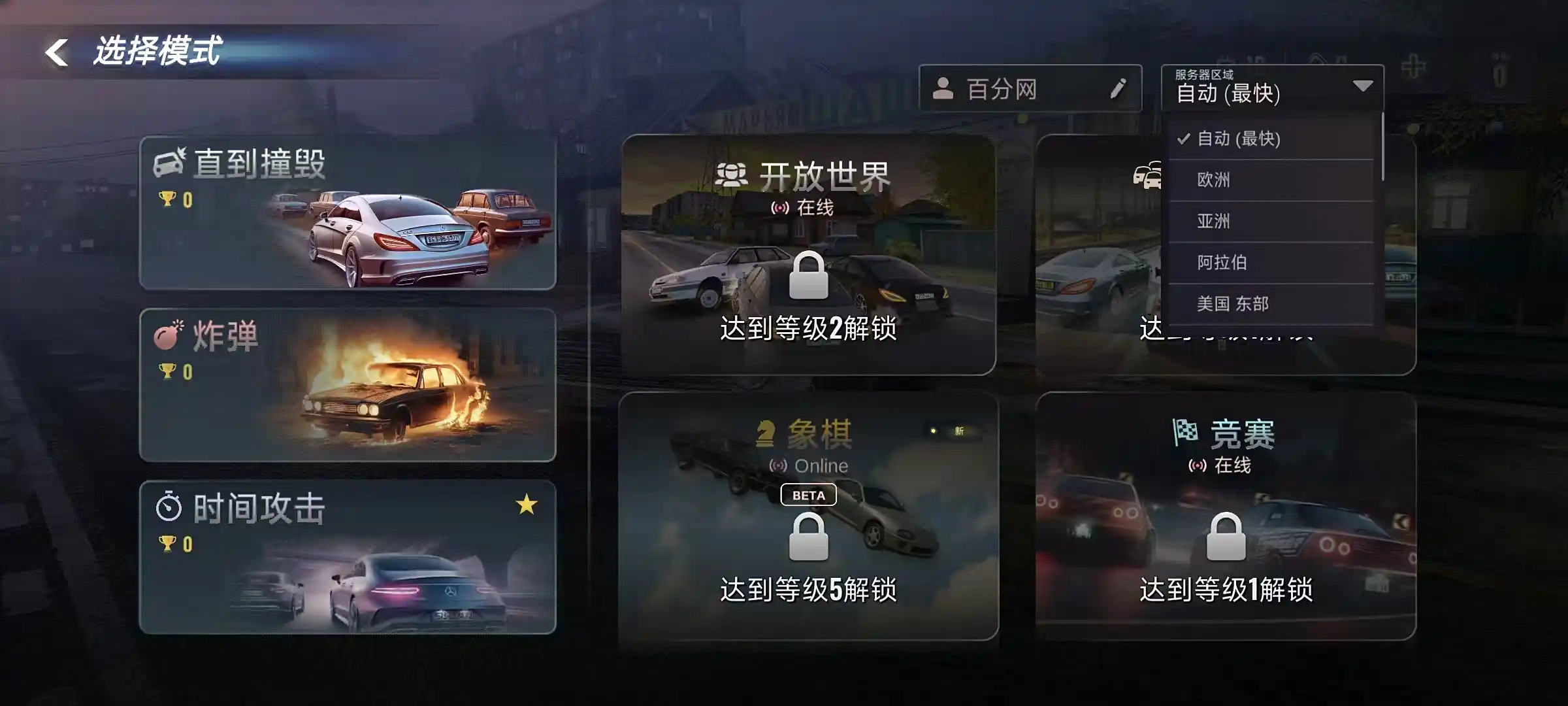
Task: Select 阿拉伯 from the region list
Action: (1222, 263)
